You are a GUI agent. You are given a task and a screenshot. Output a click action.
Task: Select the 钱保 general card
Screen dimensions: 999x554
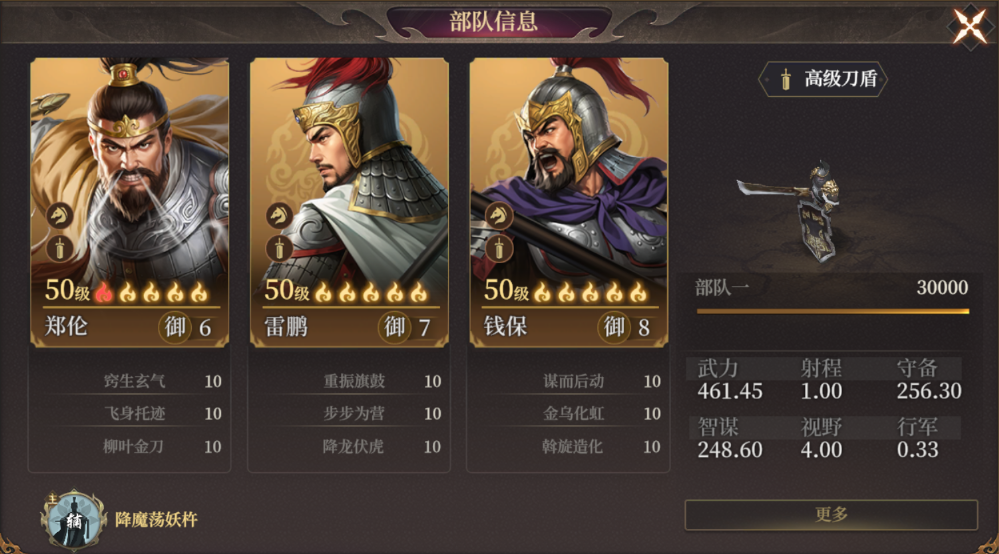click(568, 200)
